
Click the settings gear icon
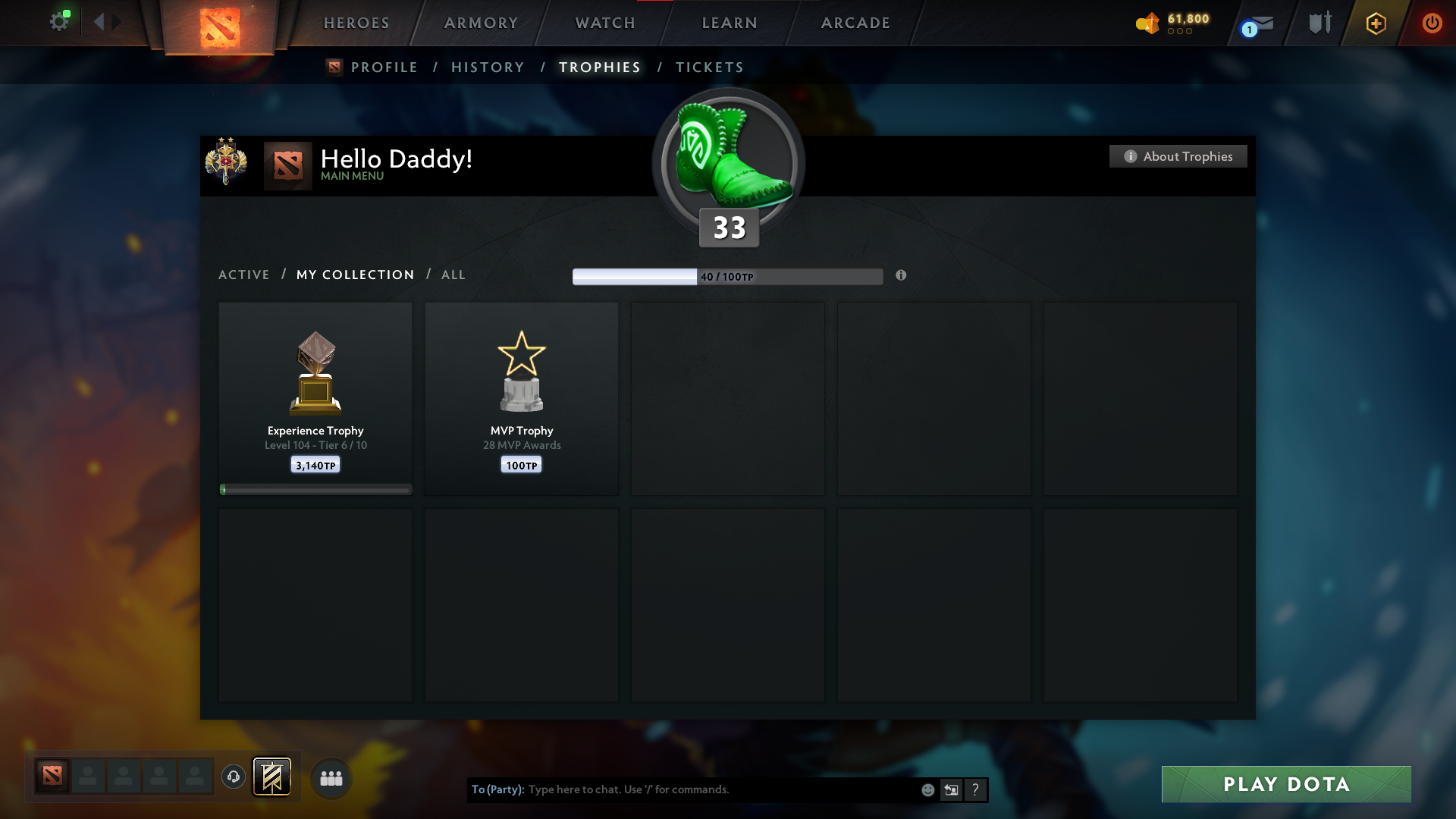click(x=60, y=20)
